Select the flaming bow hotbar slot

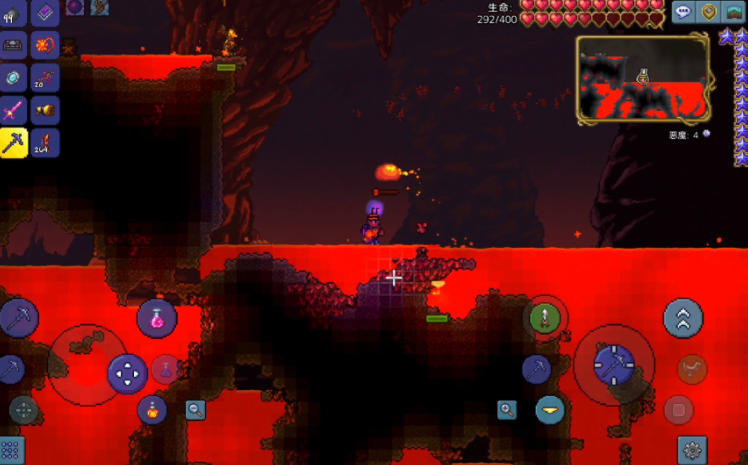45,45
